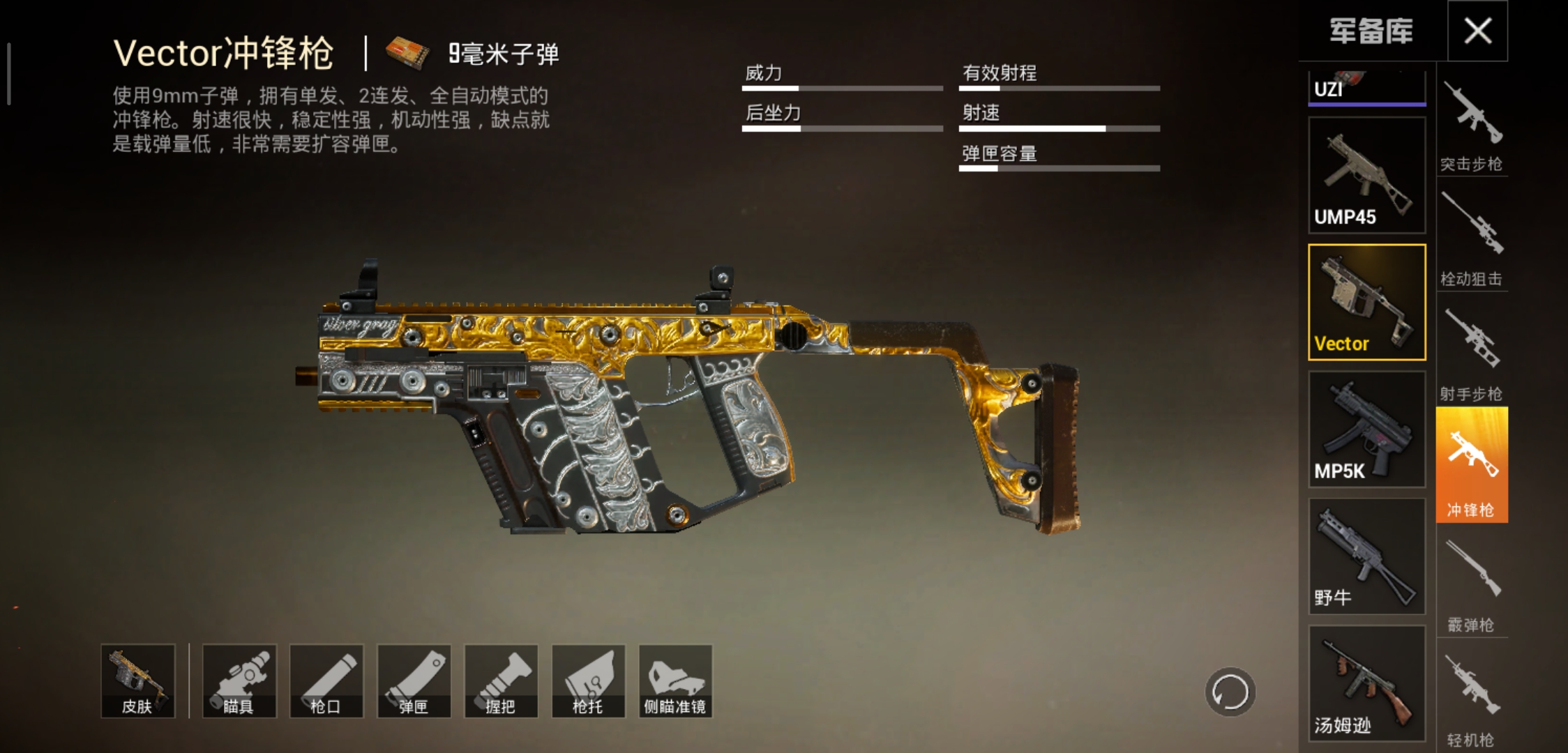This screenshot has width=1568, height=753.
Task: Click the 射速 rate-of-fire stat bar
Action: pyautogui.click(x=1060, y=128)
